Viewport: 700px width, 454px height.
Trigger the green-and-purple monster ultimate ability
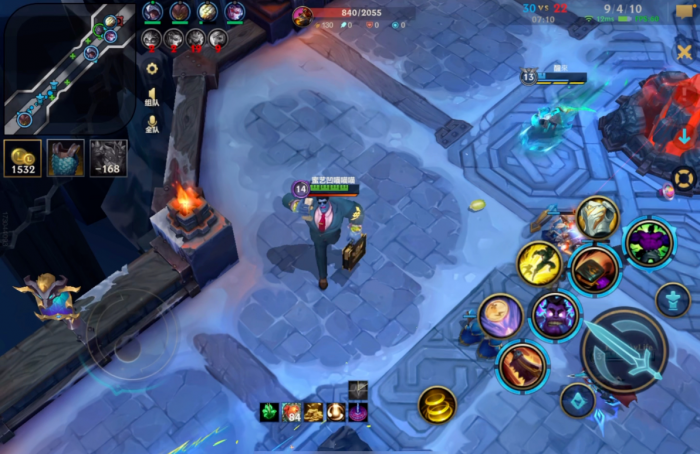649,244
